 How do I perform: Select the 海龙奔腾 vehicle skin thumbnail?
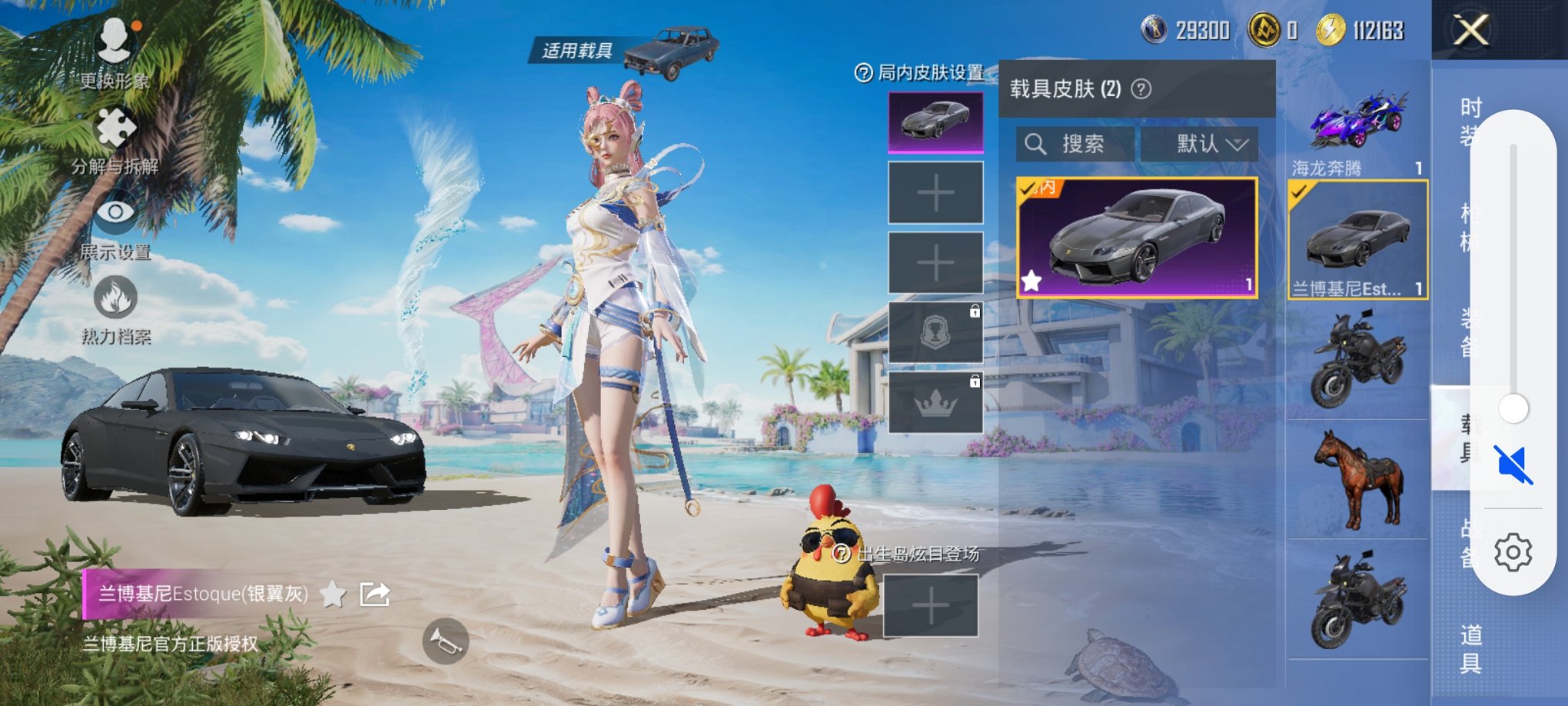coord(1357,122)
